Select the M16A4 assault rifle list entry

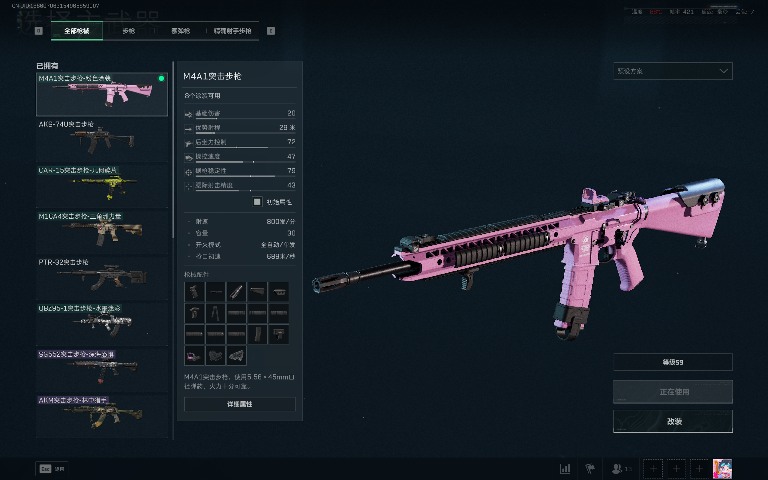click(102, 230)
